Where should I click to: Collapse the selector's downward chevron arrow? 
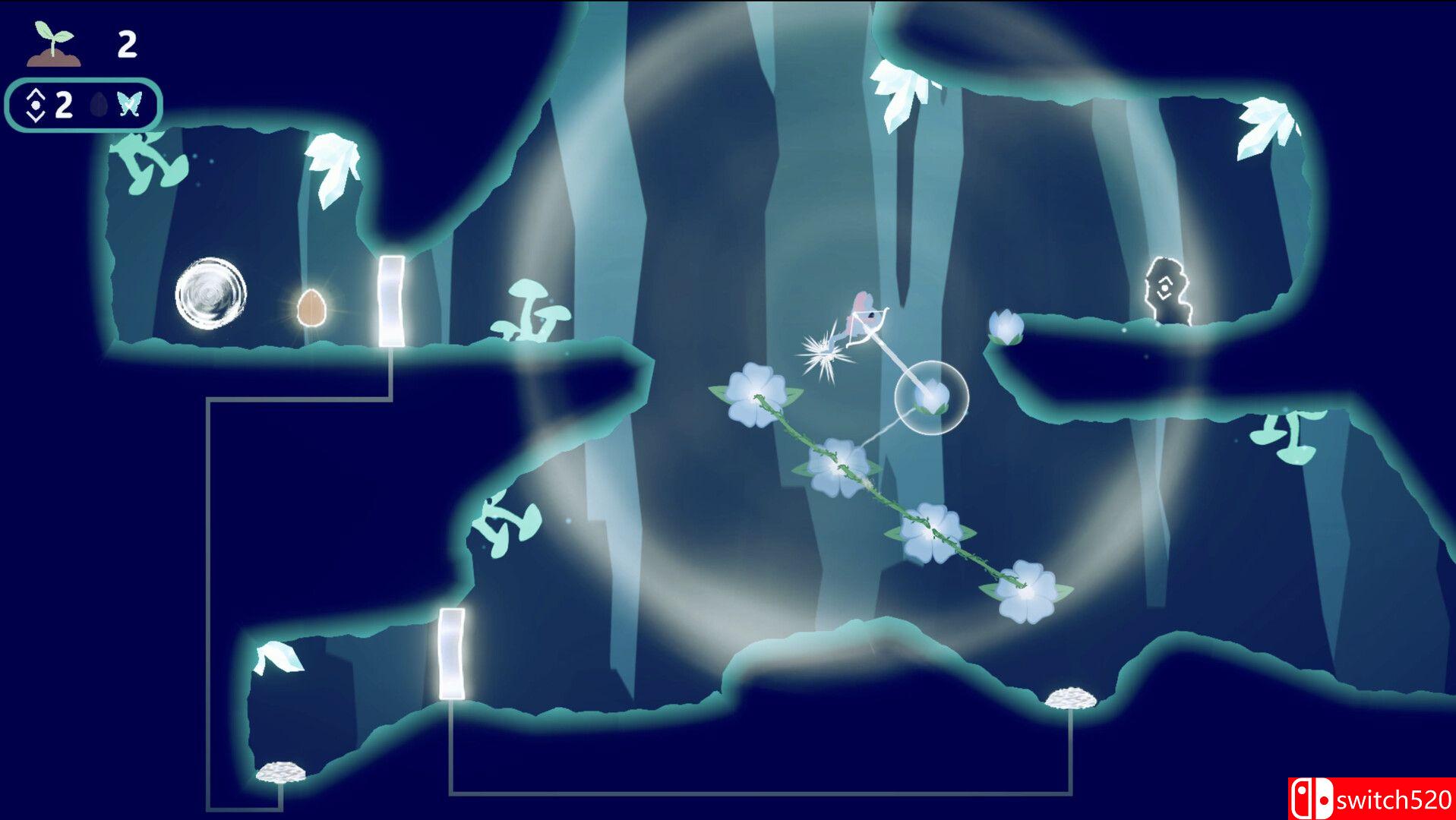[x=34, y=115]
